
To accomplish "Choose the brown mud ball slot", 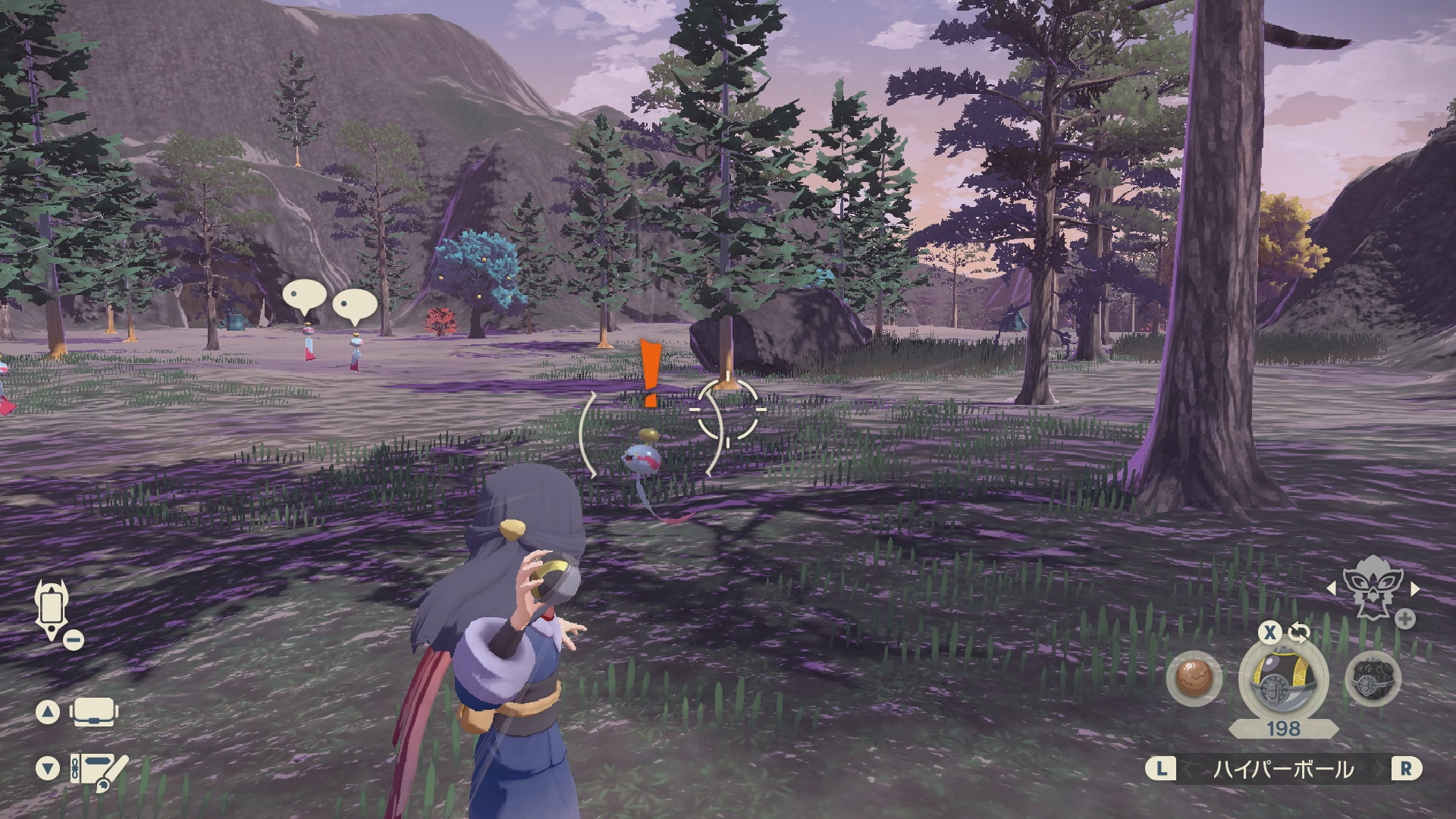I will point(1195,679).
